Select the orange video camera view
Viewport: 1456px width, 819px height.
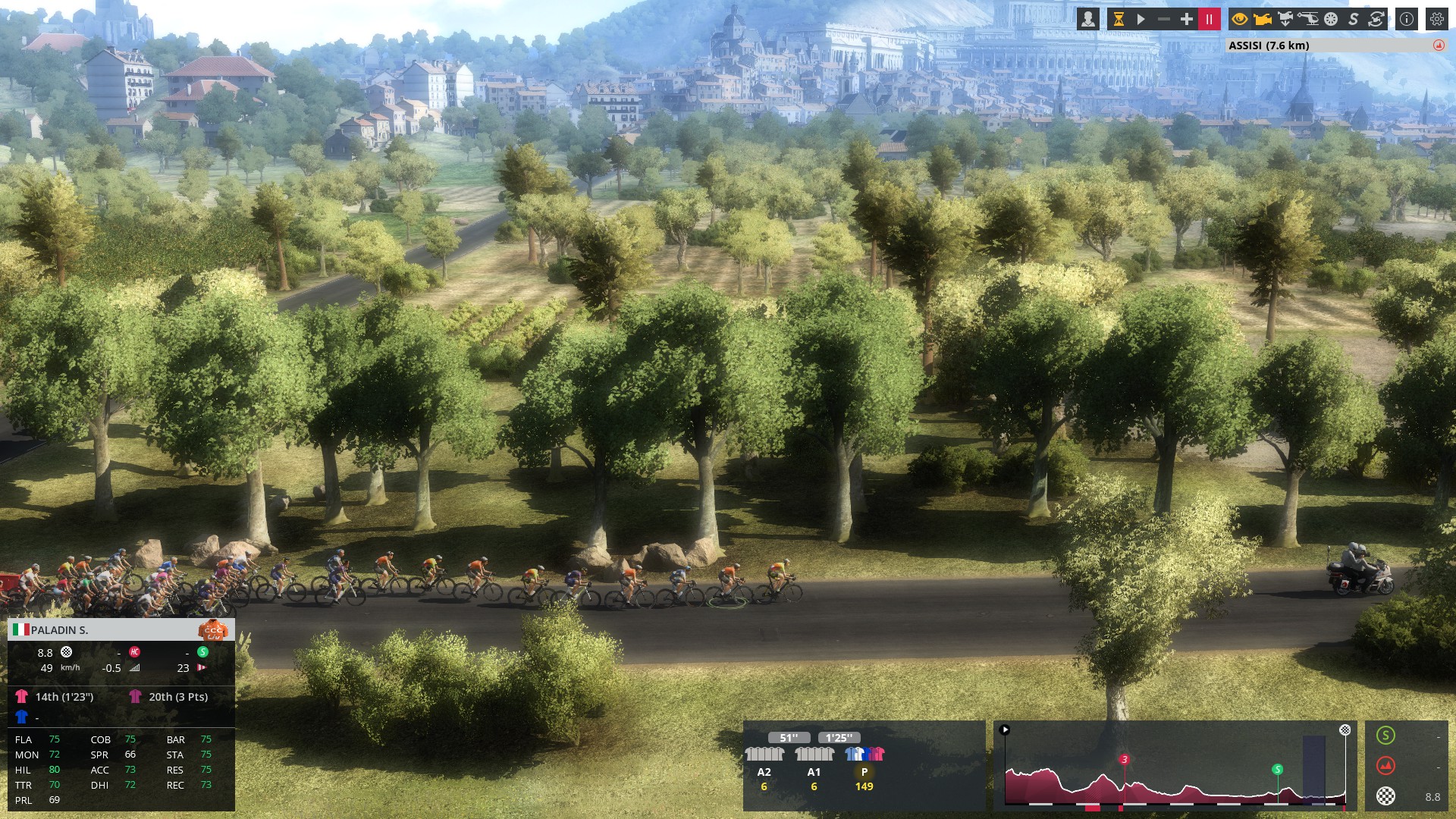1263,20
